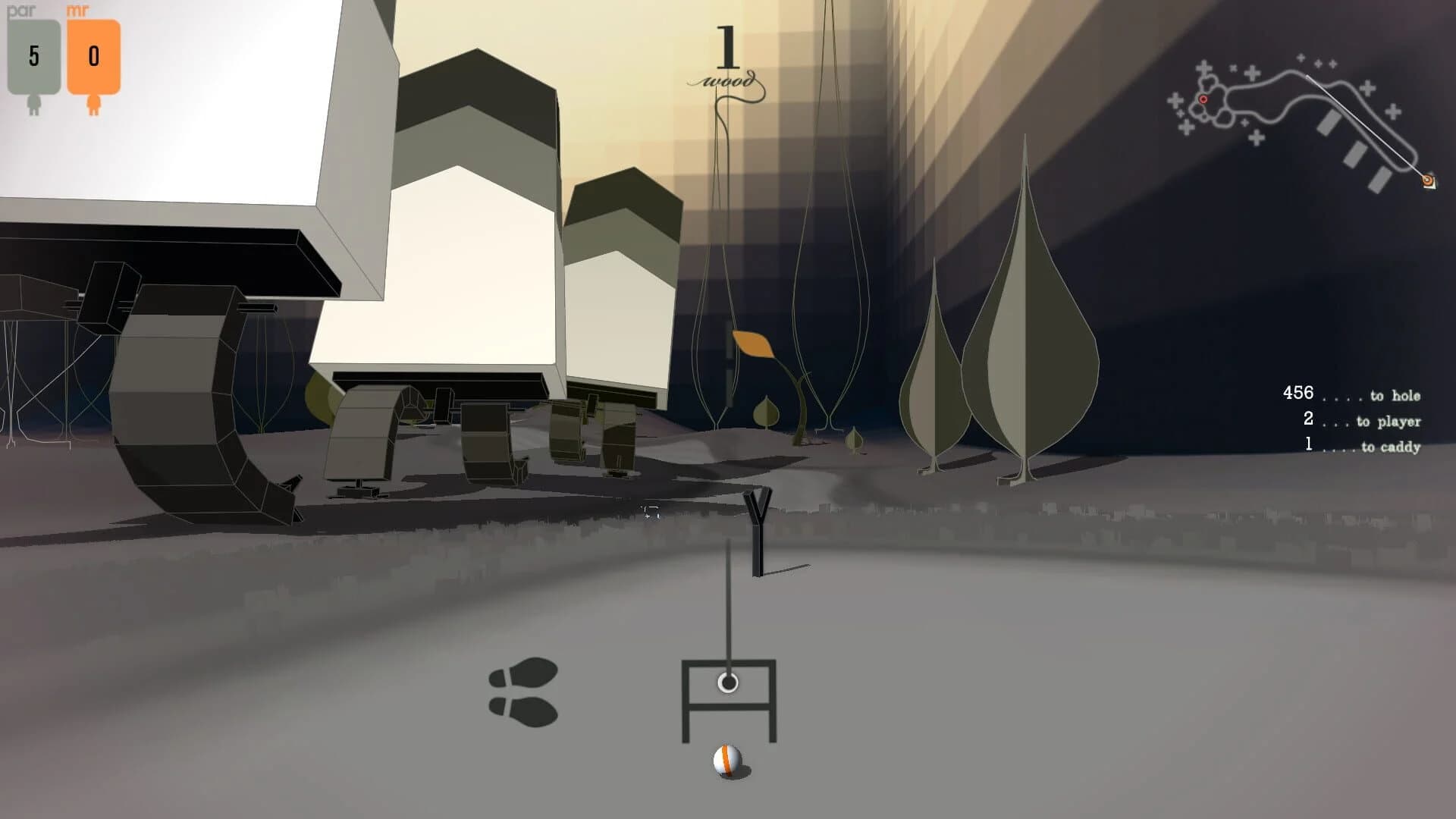The width and height of the screenshot is (1456, 819).
Task: Select the slingshot-shaped pin marker on the fairway
Action: coord(757,523)
